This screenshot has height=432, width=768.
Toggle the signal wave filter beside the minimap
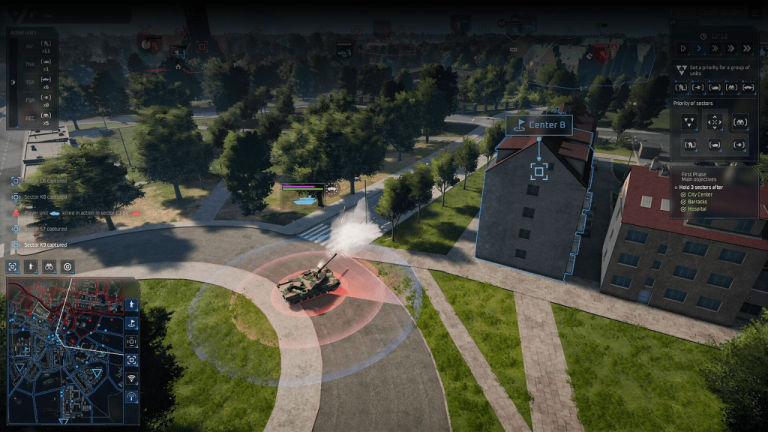[x=132, y=378]
